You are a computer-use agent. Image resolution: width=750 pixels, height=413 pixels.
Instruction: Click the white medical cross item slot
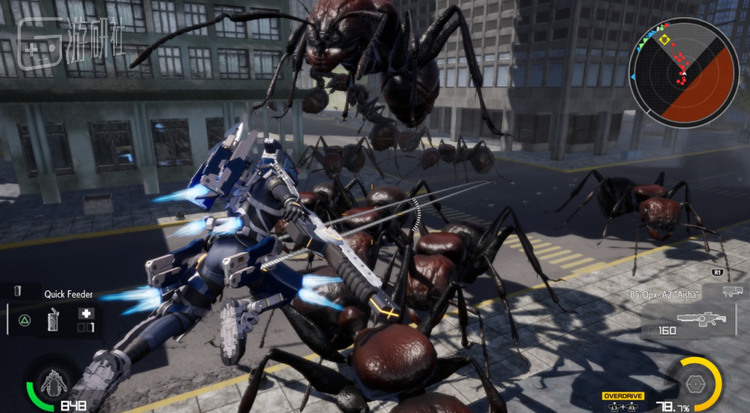pos(87,313)
